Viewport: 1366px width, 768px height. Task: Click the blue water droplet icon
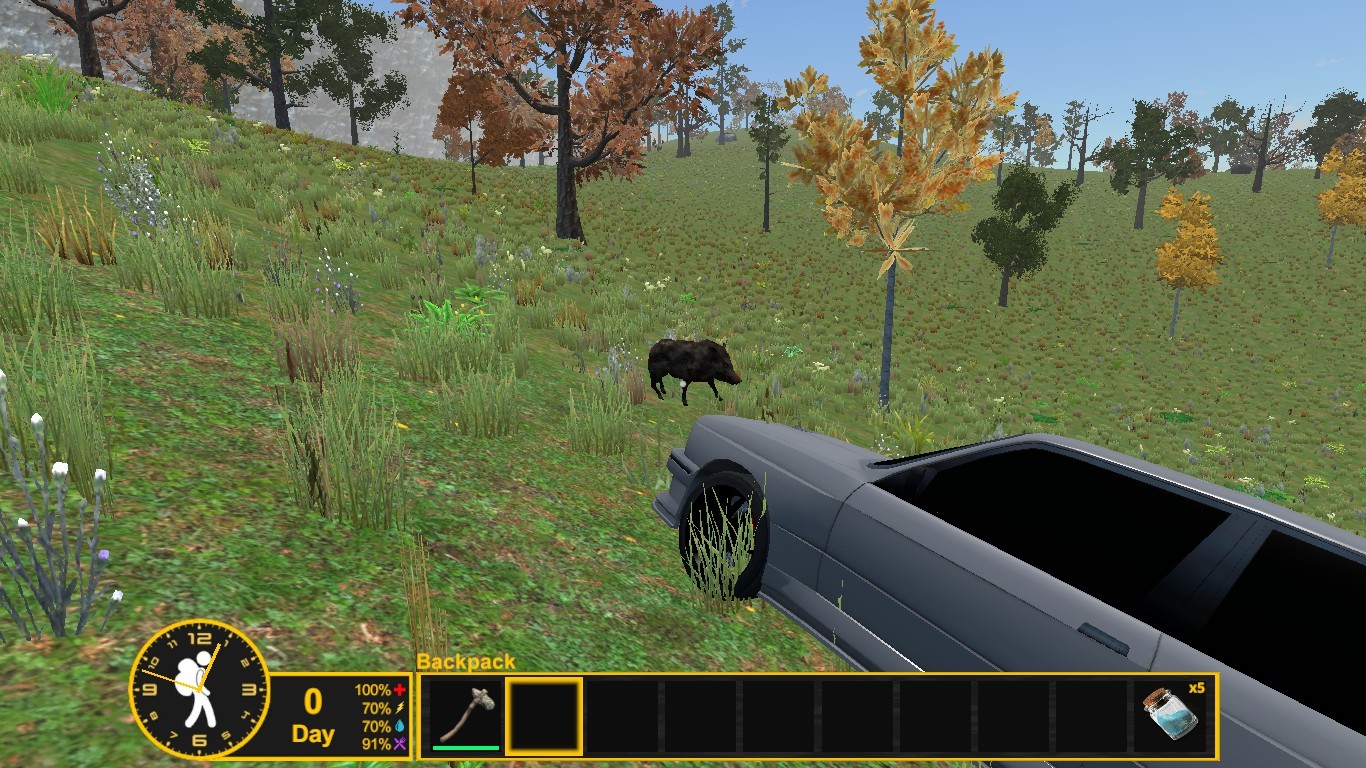click(x=400, y=724)
